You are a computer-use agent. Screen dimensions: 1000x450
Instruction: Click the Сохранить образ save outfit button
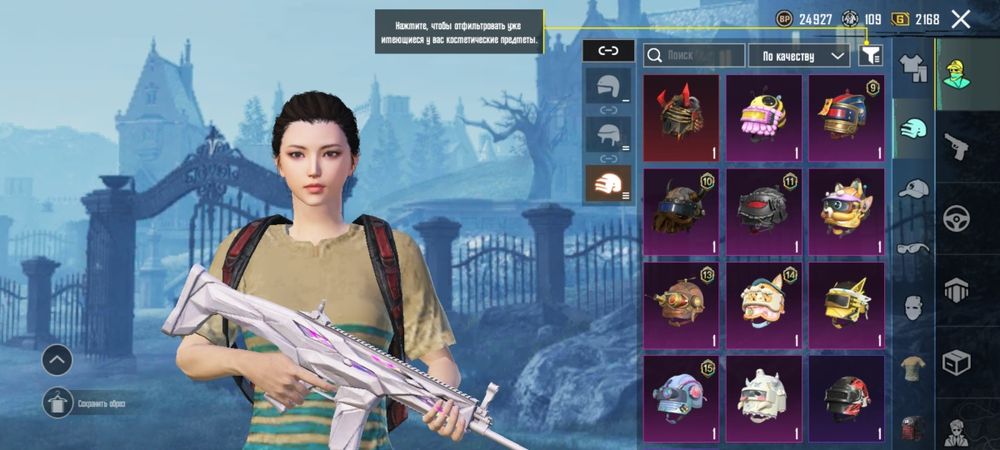[60, 403]
